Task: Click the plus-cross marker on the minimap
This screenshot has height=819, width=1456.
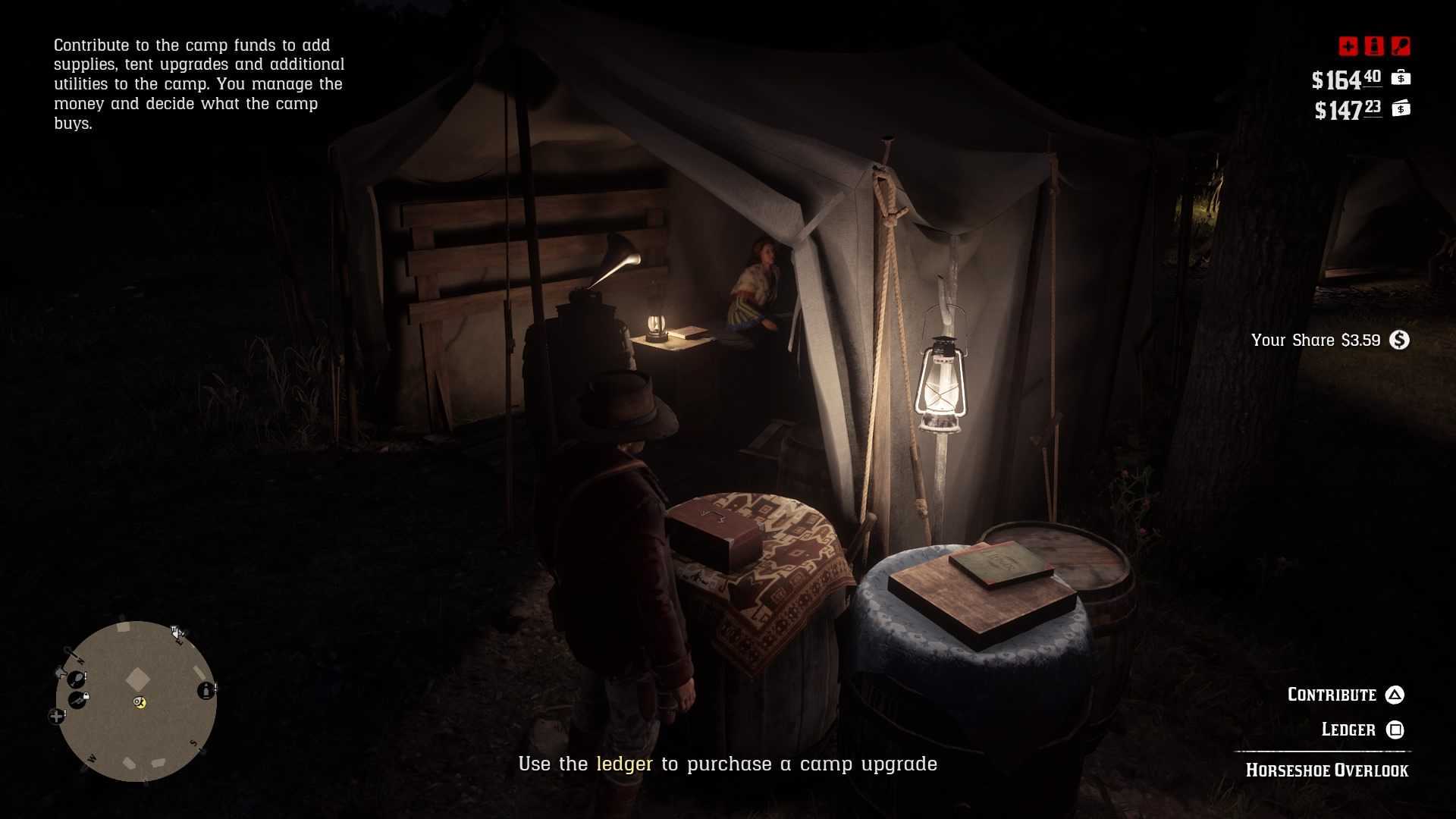Action: pos(56,716)
